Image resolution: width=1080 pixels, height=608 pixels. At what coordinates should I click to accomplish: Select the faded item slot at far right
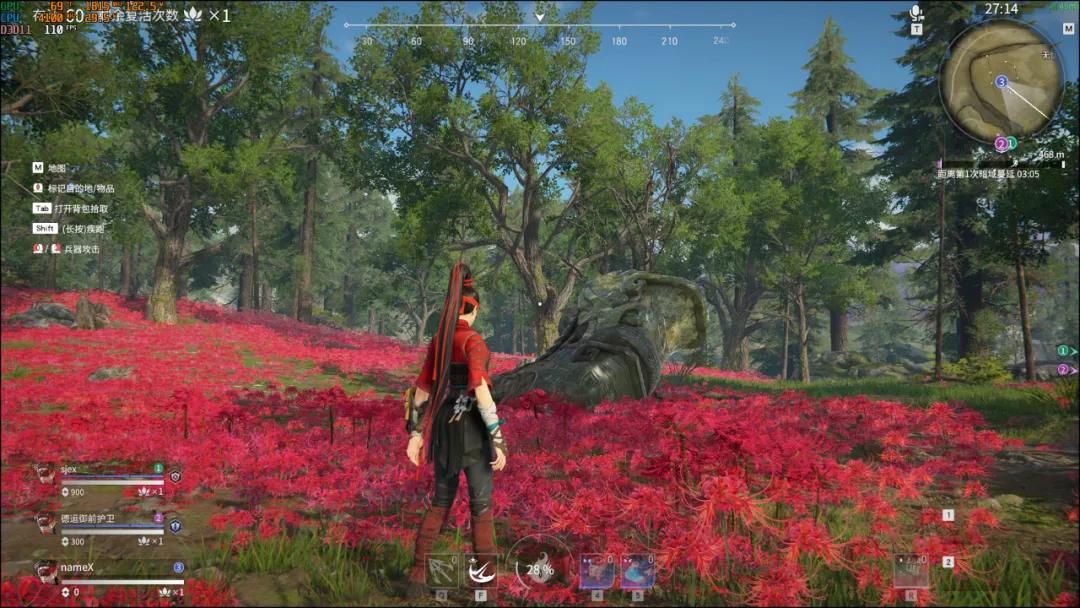click(910, 571)
